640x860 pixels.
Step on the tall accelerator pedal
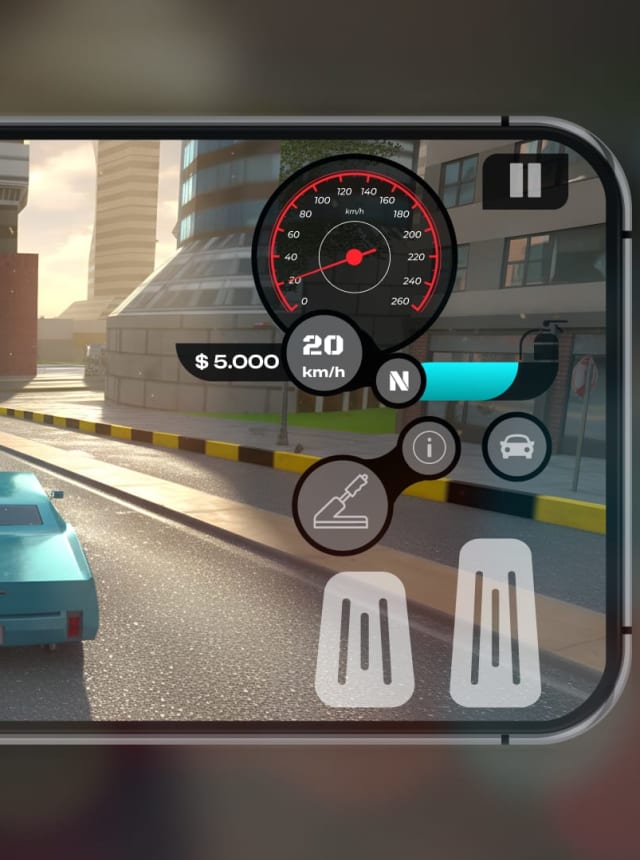point(496,622)
